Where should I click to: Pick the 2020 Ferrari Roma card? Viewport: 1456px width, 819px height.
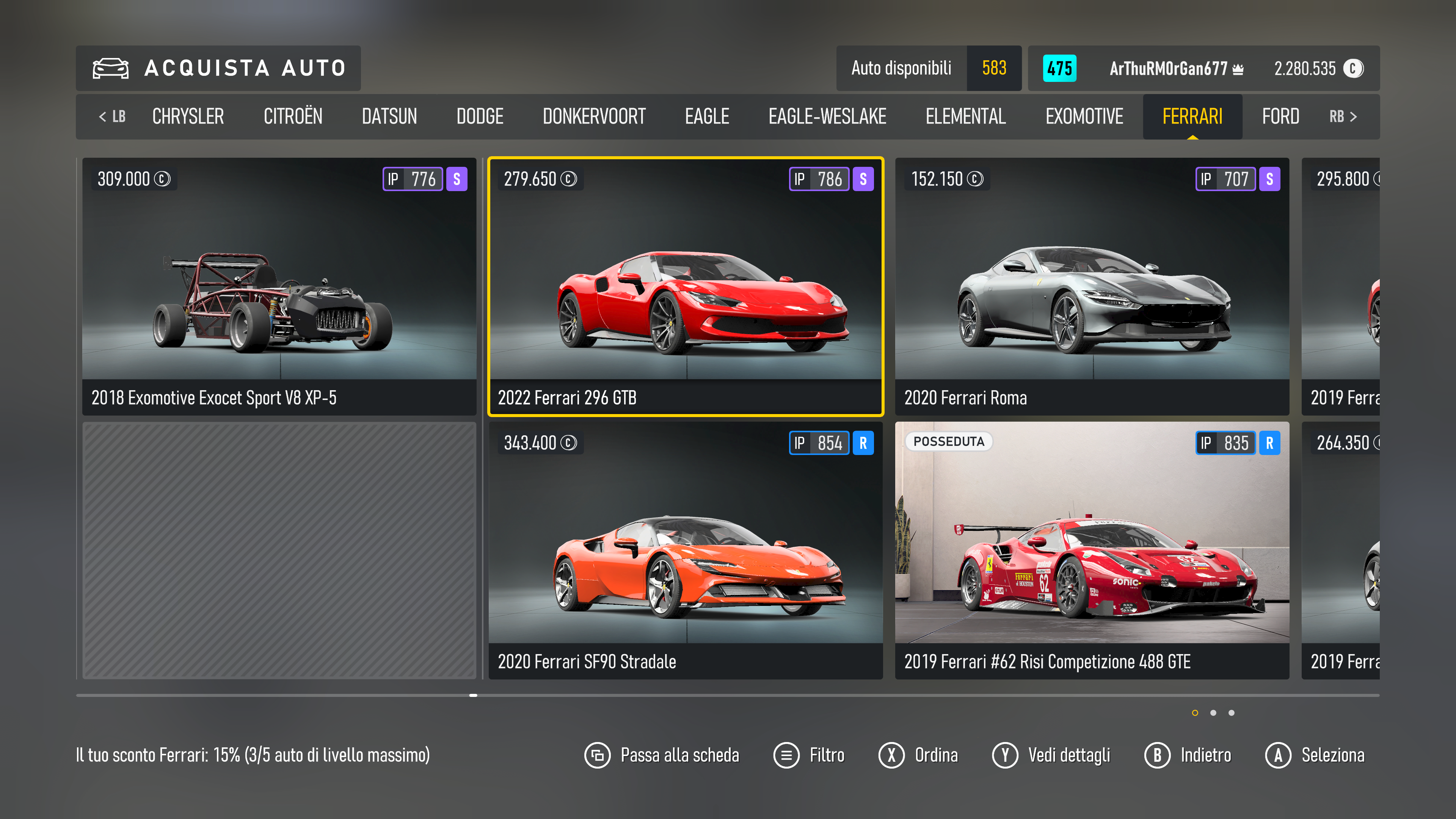[x=1092, y=286]
